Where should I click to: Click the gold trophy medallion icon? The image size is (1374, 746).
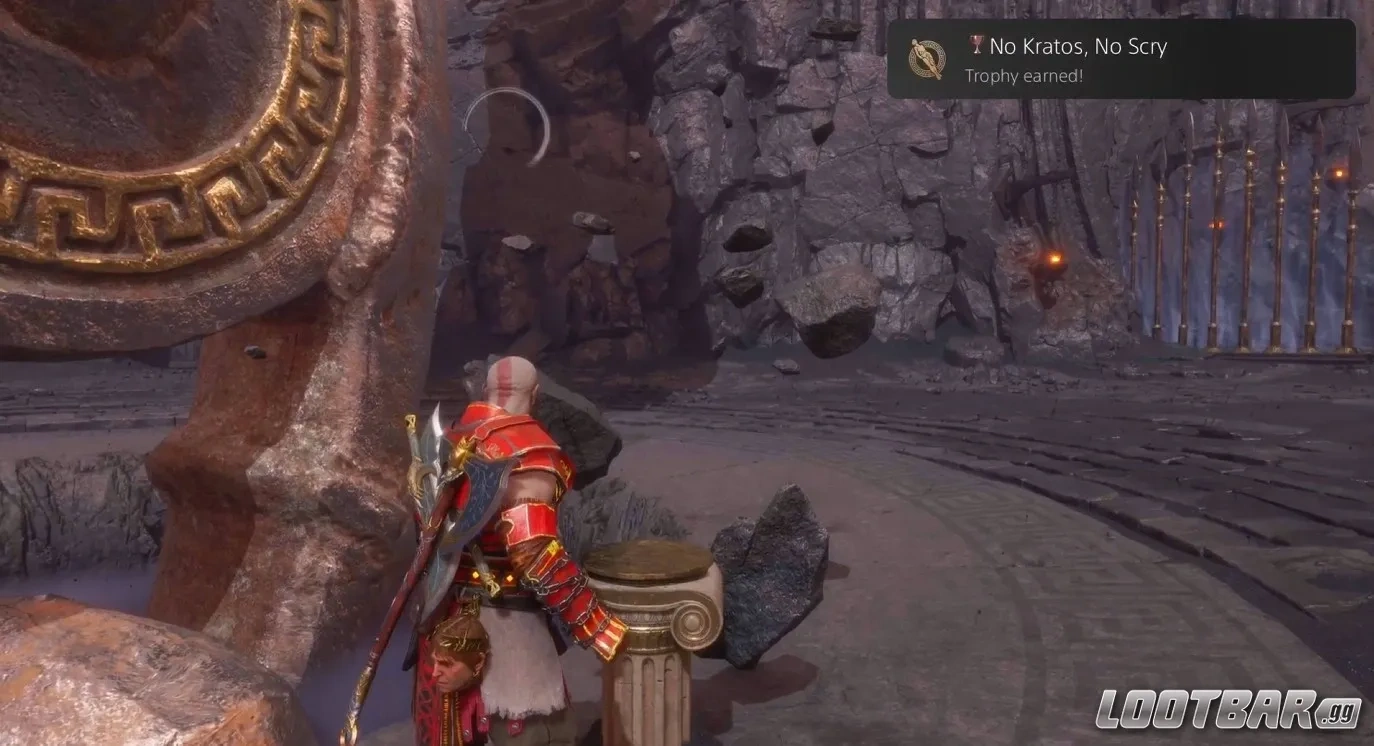point(928,59)
